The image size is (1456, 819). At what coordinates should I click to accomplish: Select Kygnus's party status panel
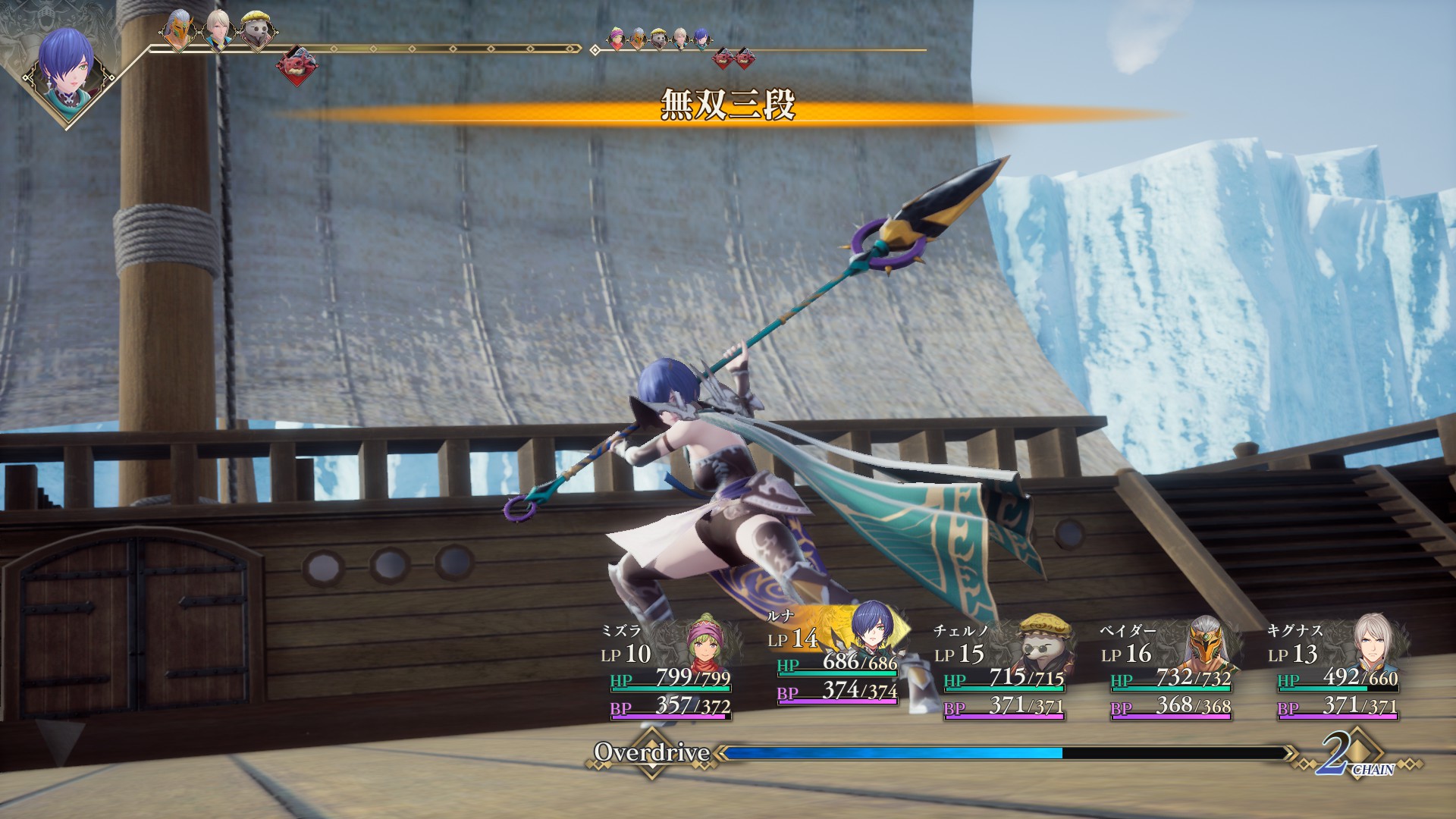1335,670
